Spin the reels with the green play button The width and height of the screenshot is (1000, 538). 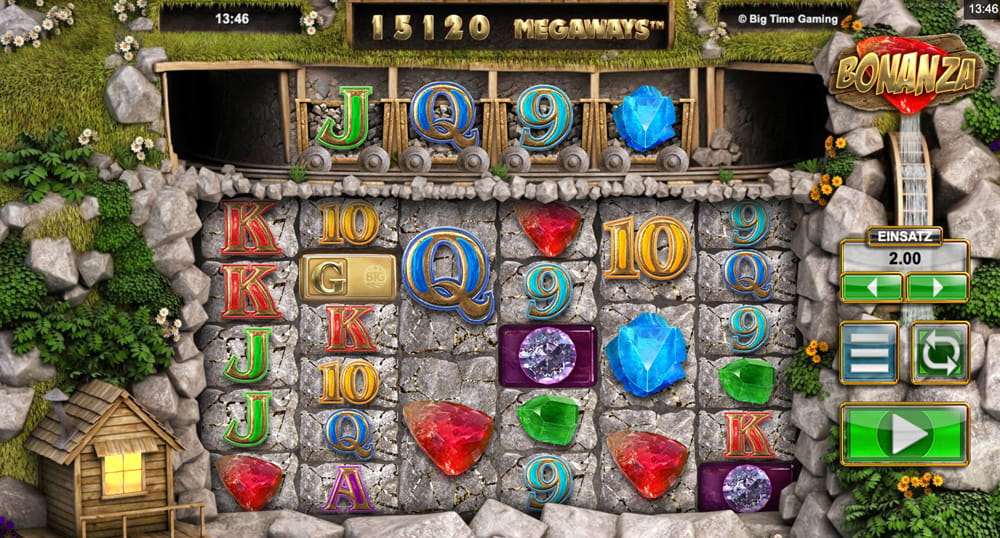click(x=904, y=434)
